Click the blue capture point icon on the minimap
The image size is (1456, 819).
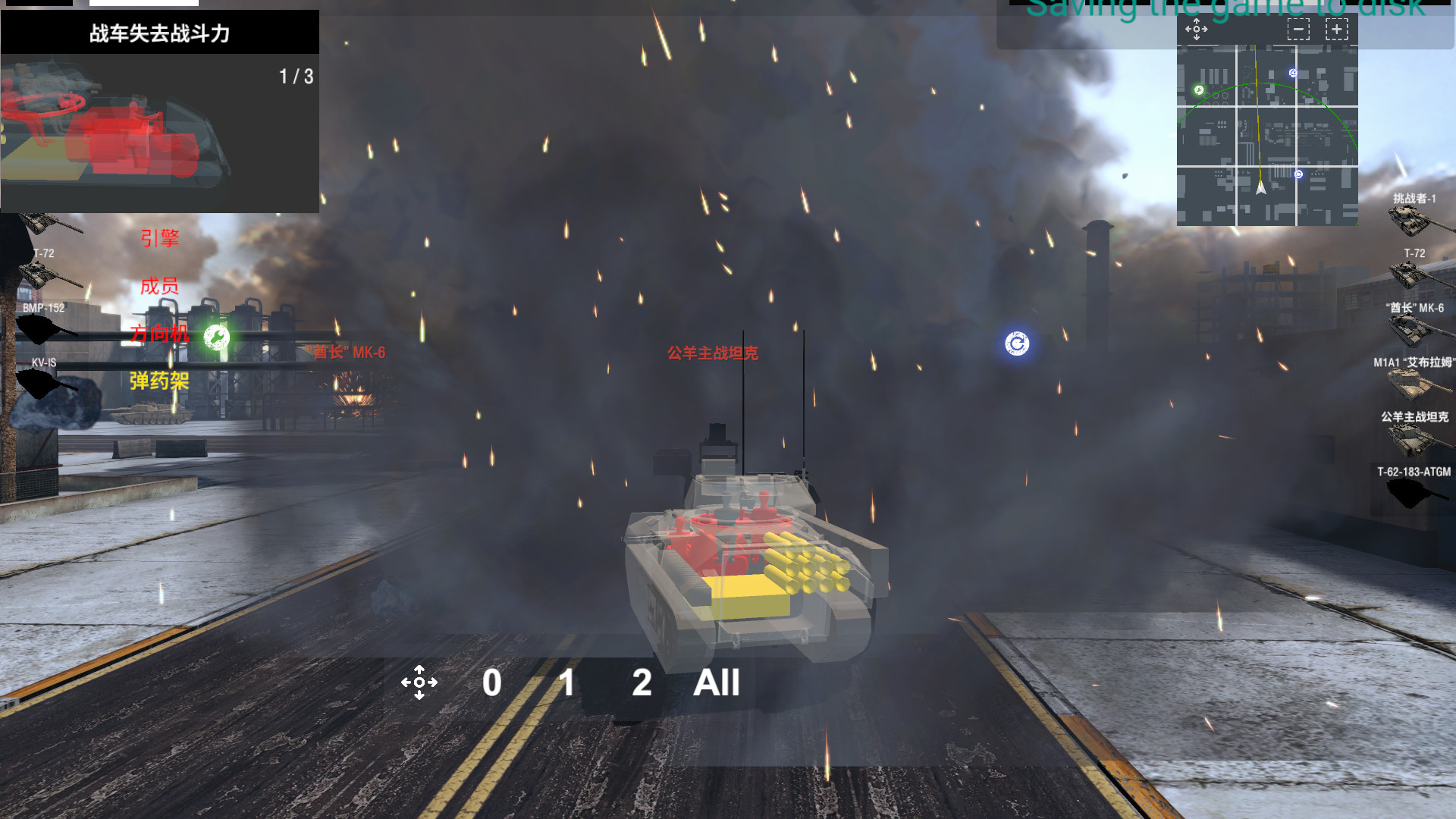pyautogui.click(x=1292, y=71)
